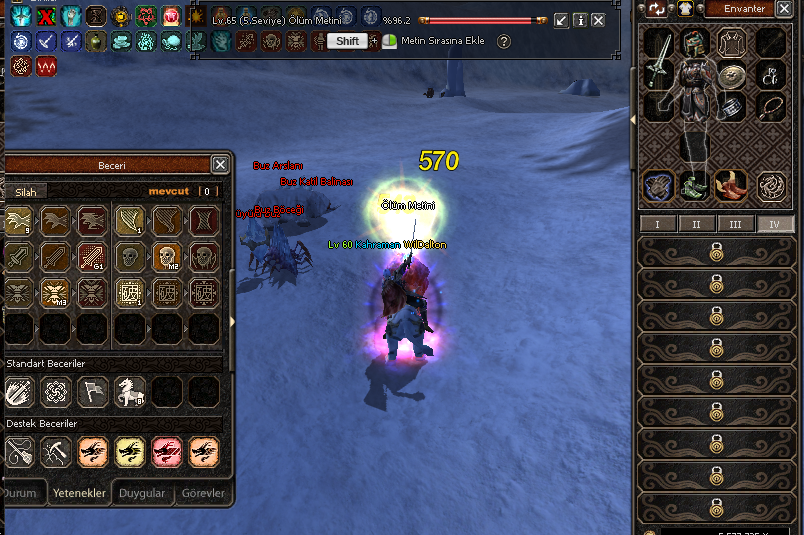This screenshot has height=535, width=804.
Task: Open the Görevler tab
Action: point(203,493)
